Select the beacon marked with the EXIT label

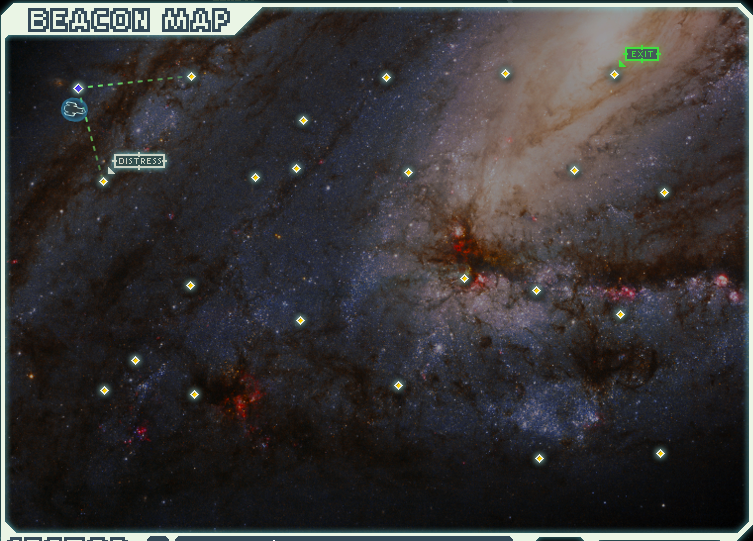(x=615, y=74)
